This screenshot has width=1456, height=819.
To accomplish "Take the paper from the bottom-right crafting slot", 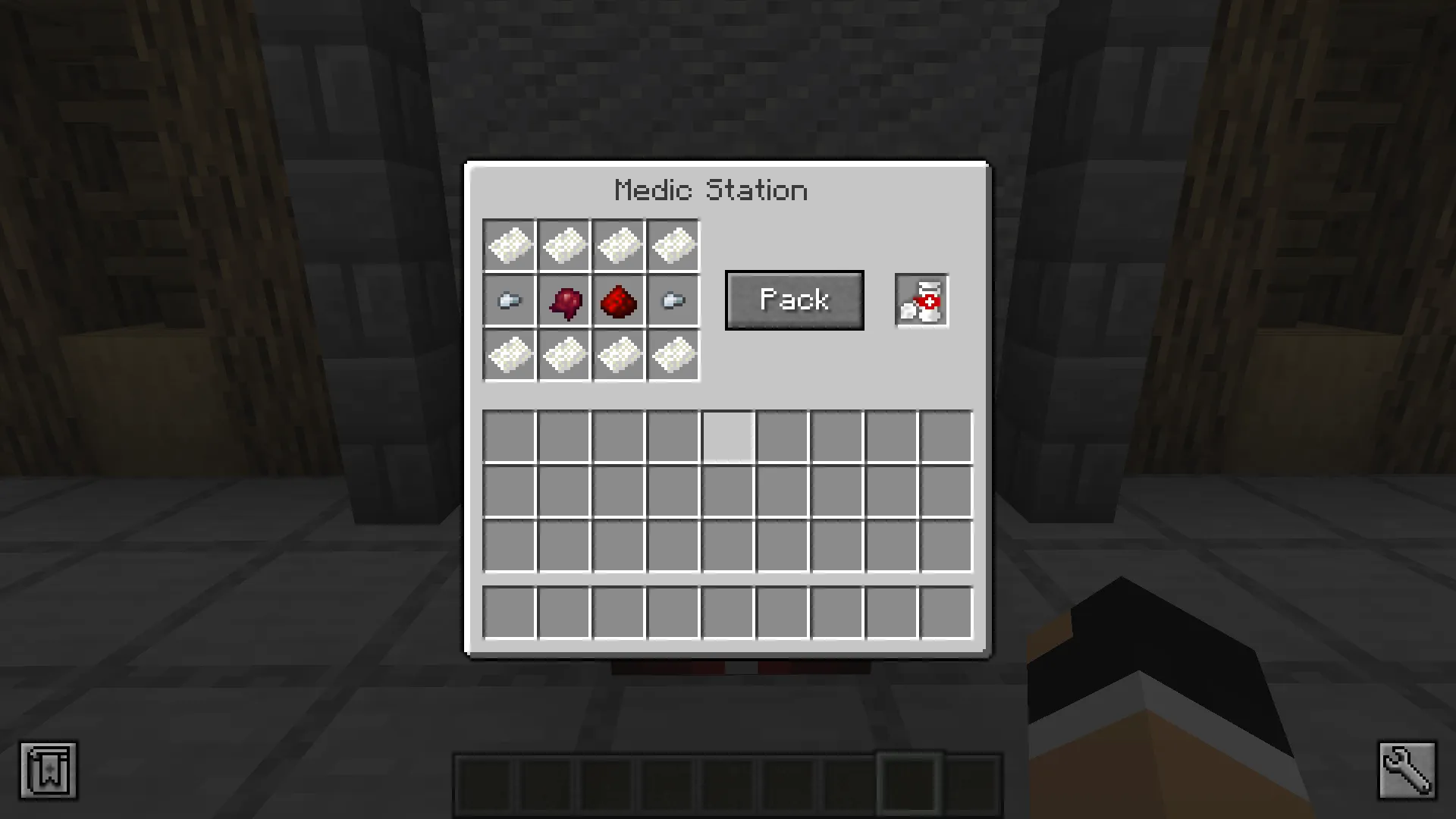I will pyautogui.click(x=673, y=355).
